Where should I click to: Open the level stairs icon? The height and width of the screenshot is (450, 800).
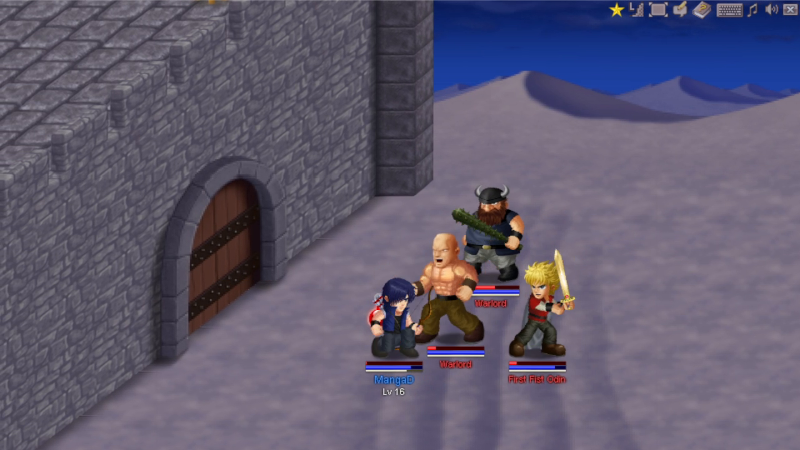pyautogui.click(x=636, y=10)
